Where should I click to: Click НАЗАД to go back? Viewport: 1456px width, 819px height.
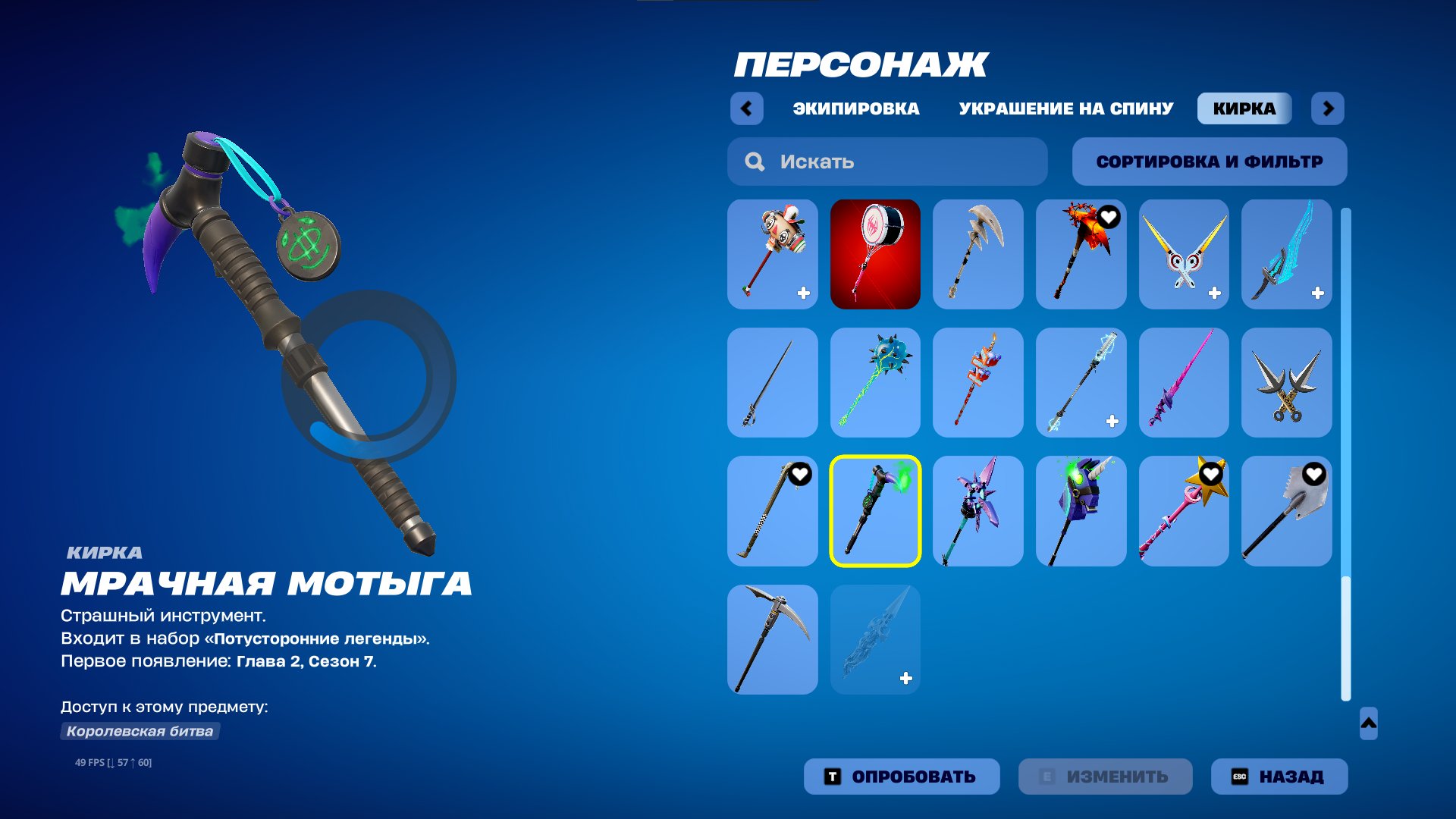[1279, 776]
